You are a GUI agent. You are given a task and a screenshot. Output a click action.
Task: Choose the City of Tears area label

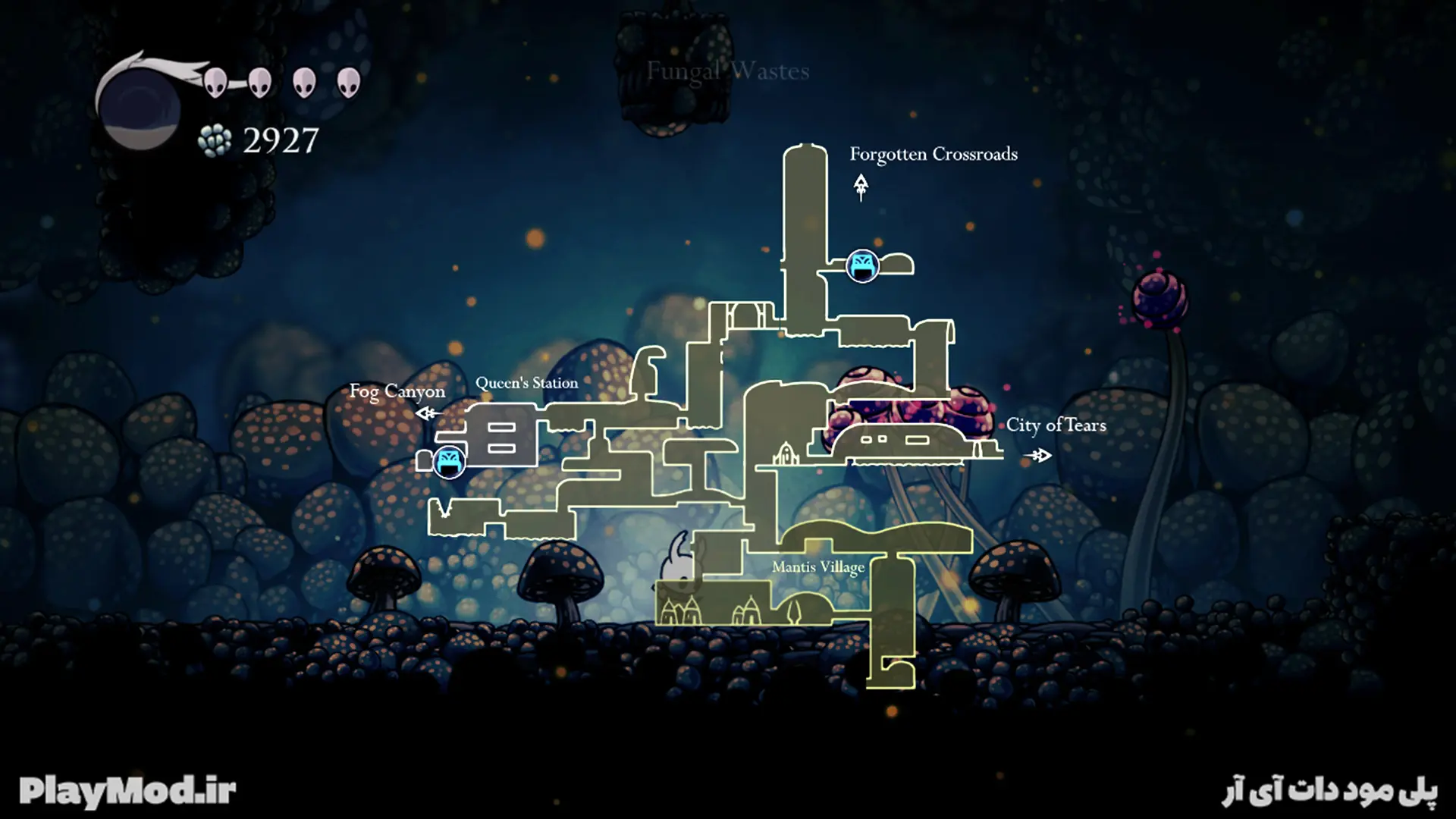pos(1056,425)
